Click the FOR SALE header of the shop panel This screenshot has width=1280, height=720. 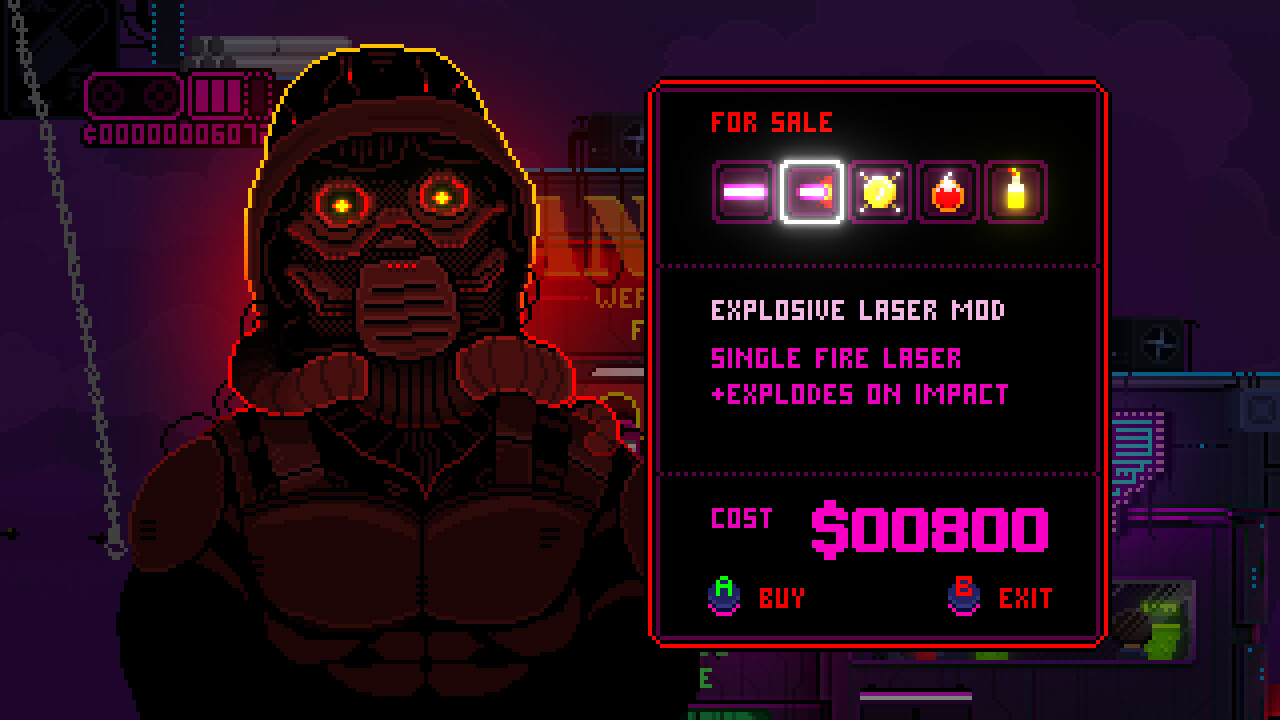770,122
